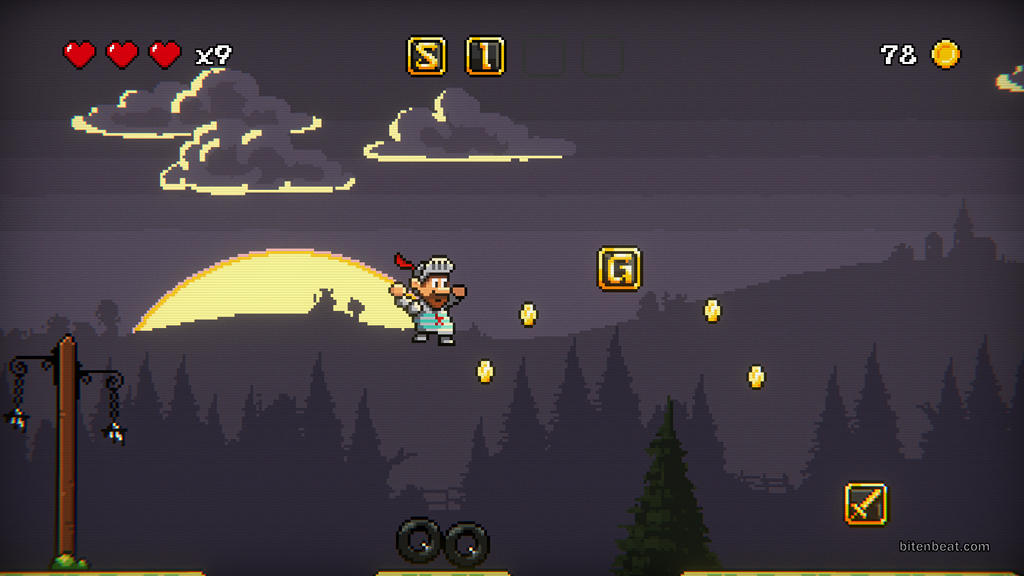Select the collected letter I tile
This screenshot has height=576, width=1024.
coord(485,56)
